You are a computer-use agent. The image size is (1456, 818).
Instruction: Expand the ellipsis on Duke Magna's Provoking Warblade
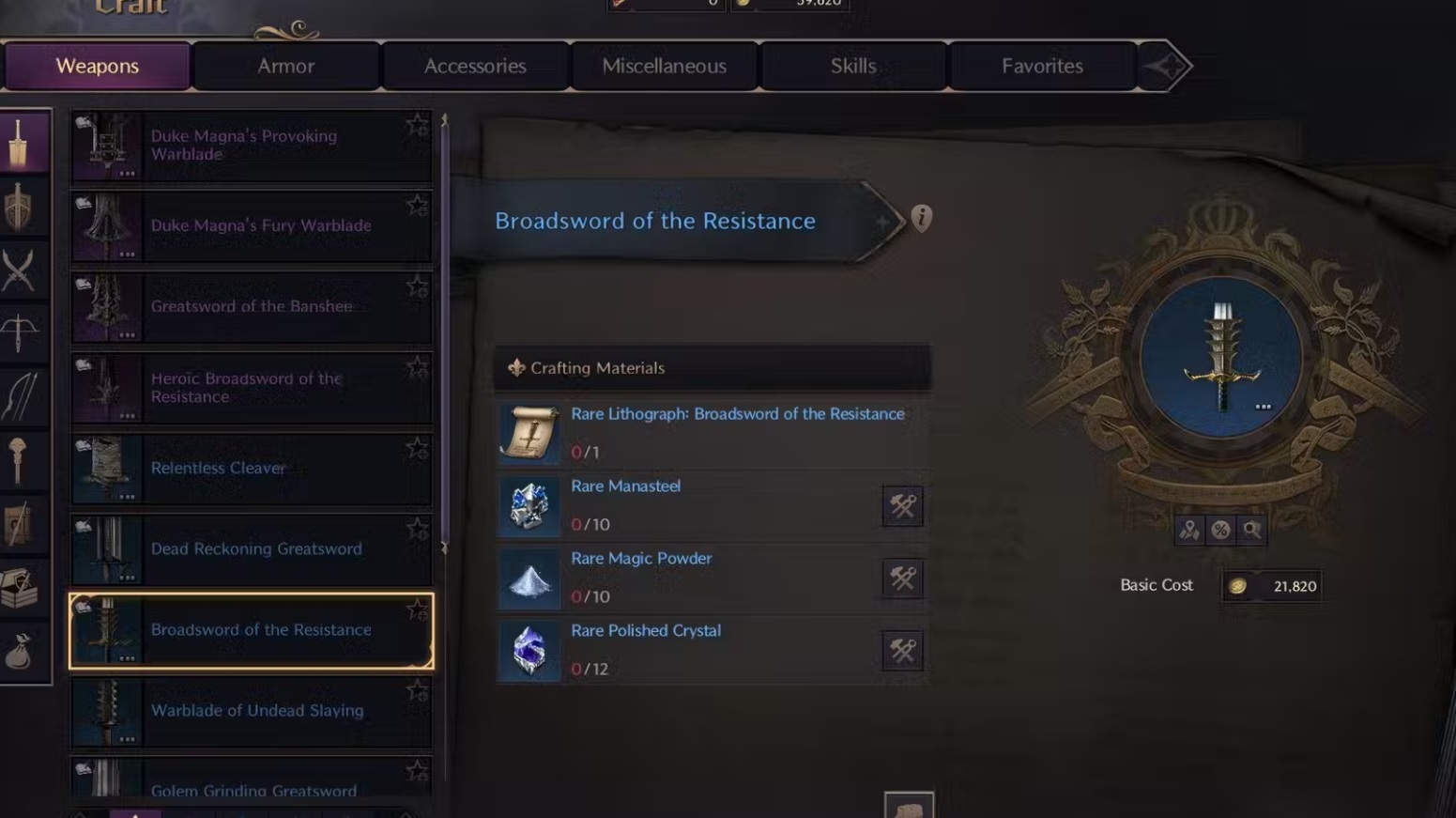(x=128, y=173)
